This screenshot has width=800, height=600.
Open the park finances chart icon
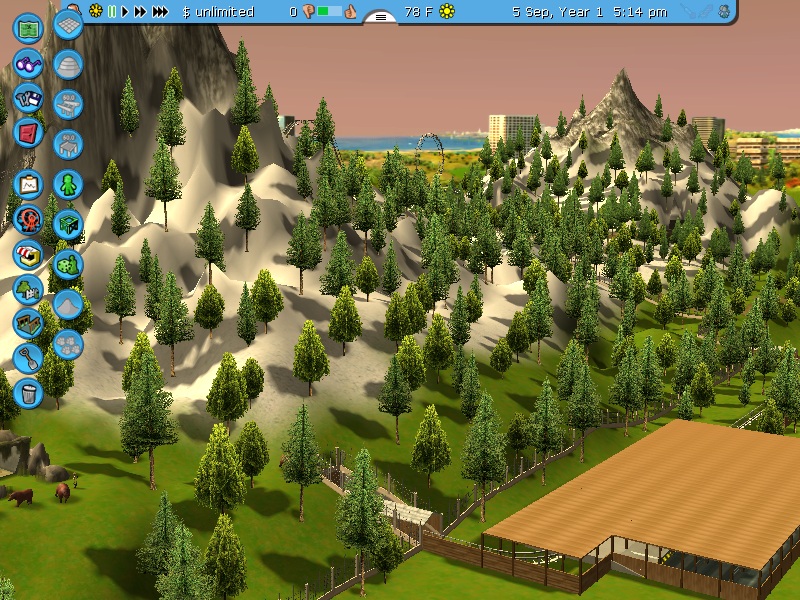[x=28, y=184]
